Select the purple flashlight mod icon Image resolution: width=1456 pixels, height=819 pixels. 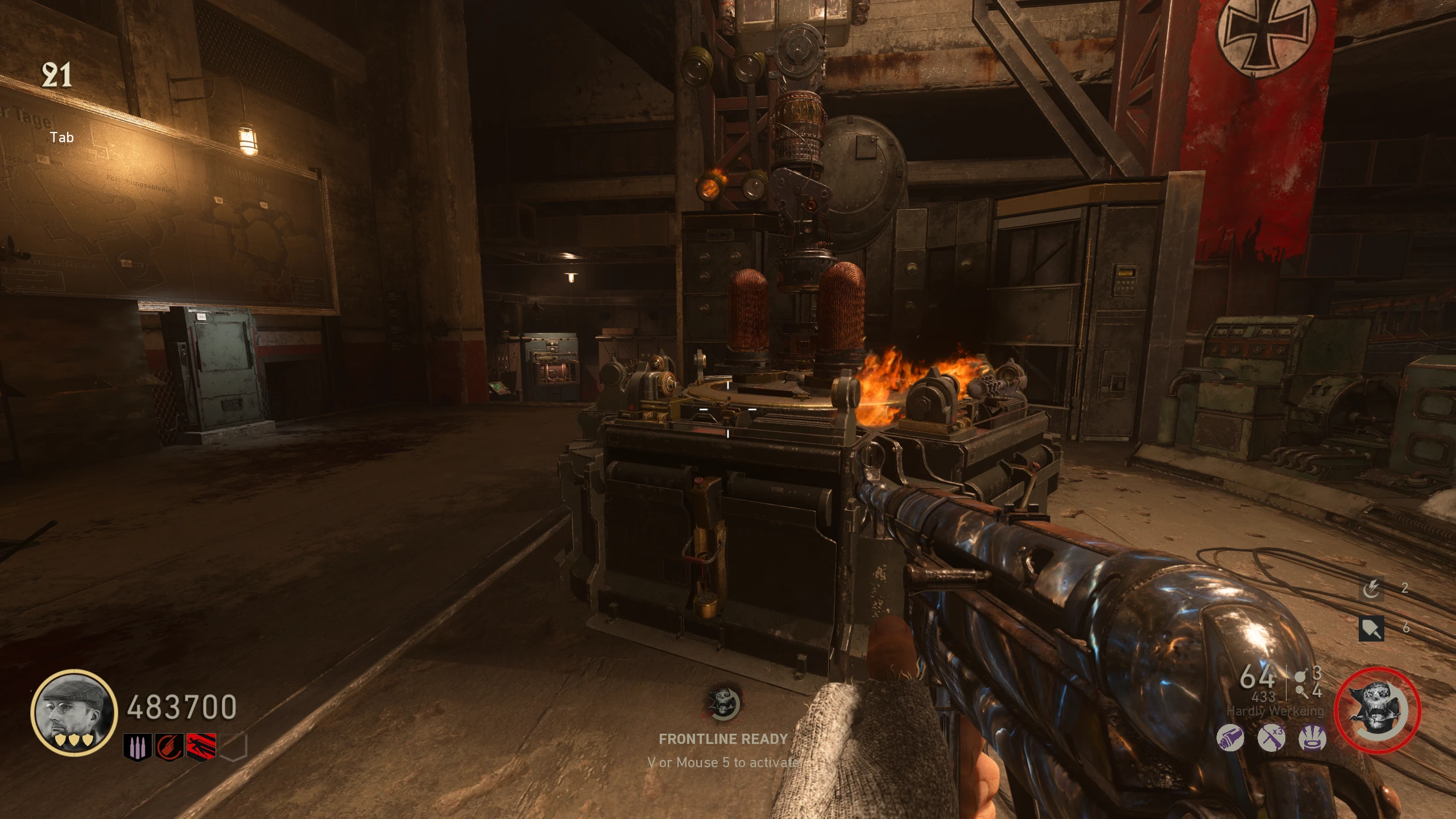click(x=1230, y=739)
